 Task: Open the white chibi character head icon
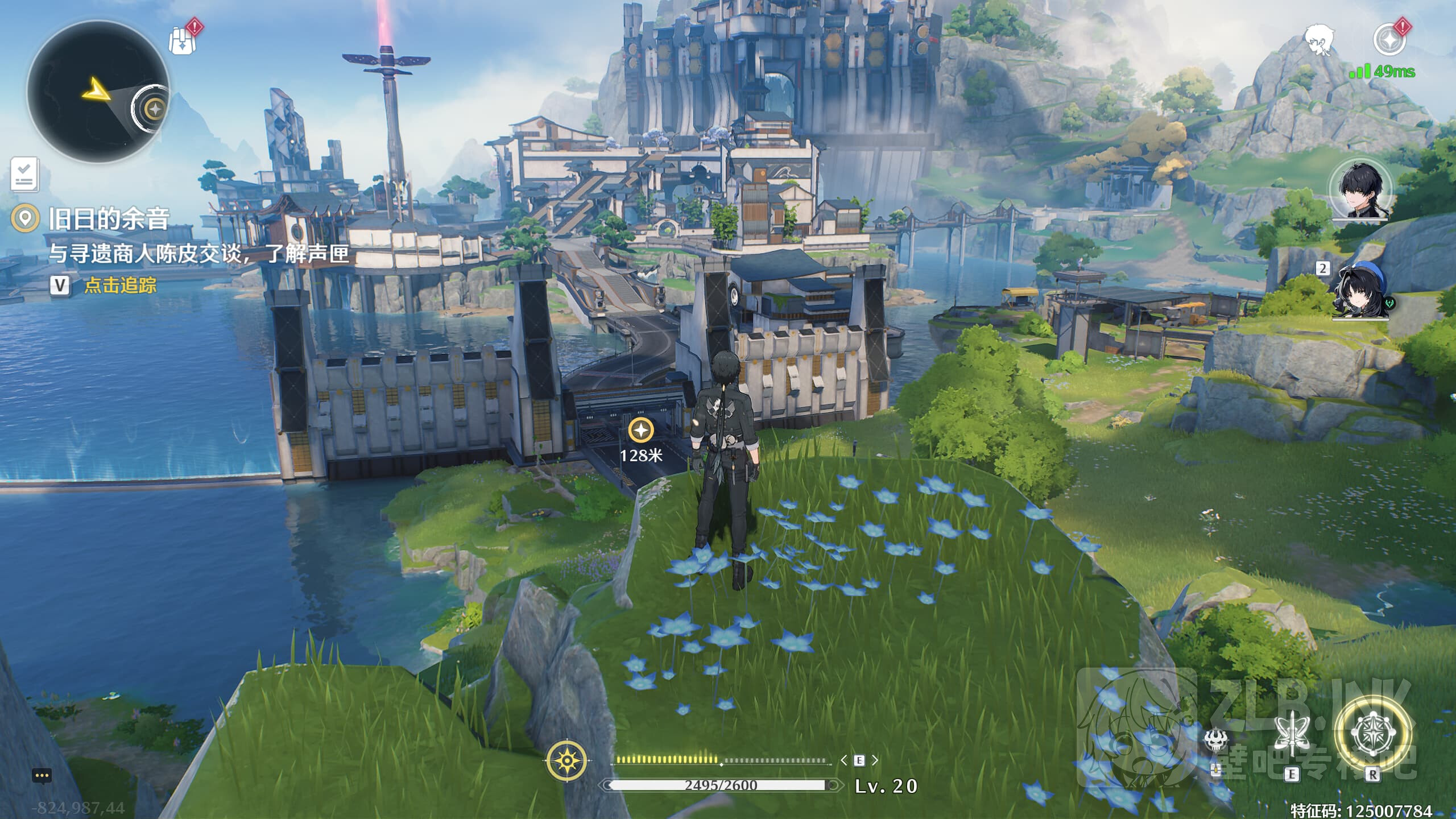click(x=1318, y=40)
